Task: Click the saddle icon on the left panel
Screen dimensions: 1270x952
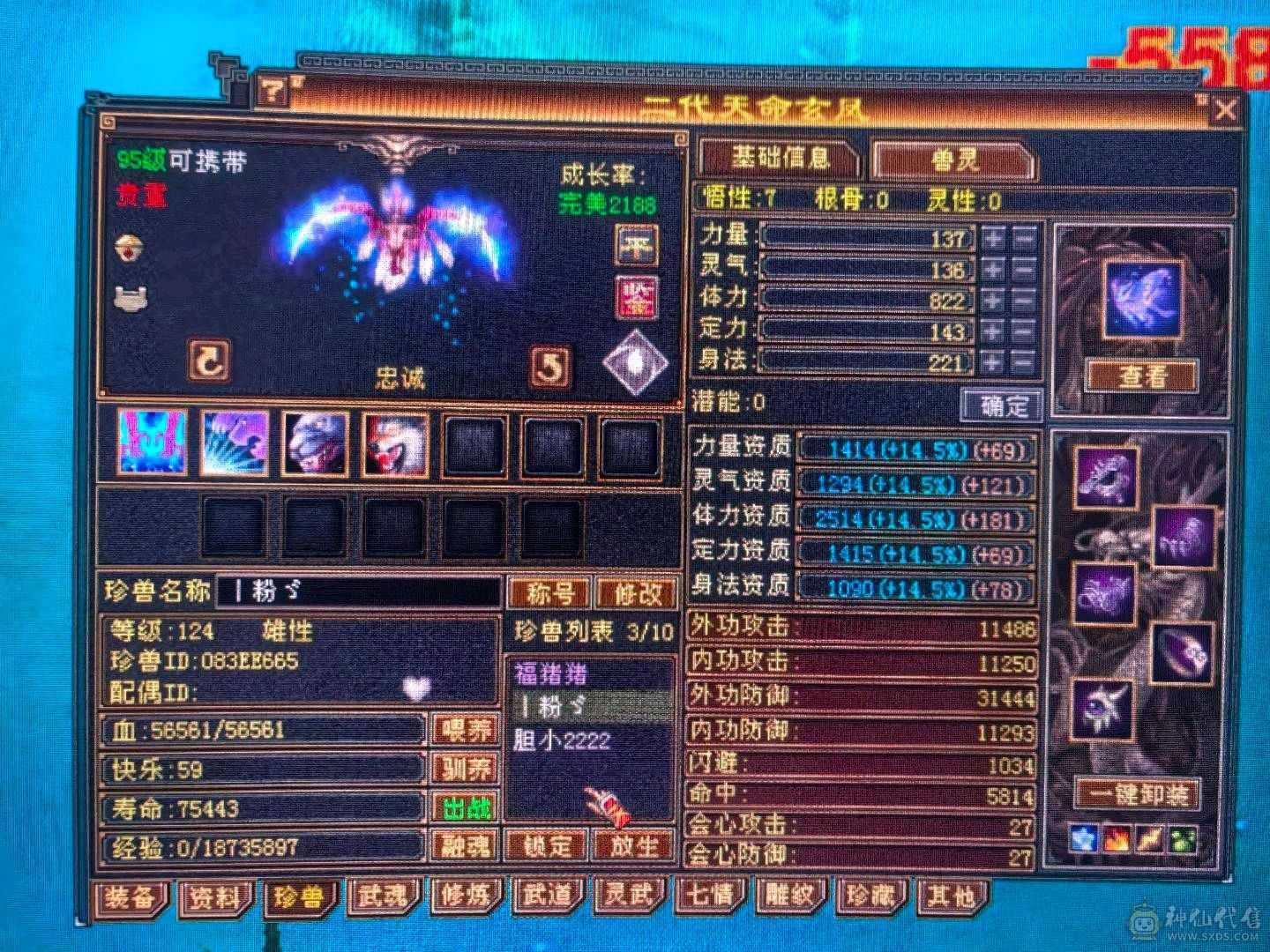Action: click(x=132, y=297)
